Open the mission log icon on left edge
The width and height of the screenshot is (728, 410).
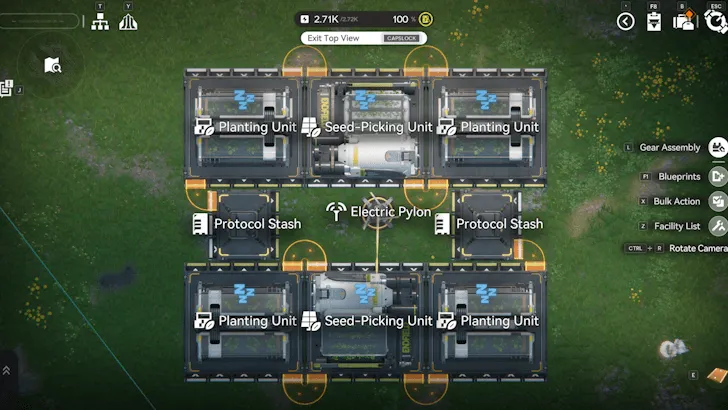6,89
